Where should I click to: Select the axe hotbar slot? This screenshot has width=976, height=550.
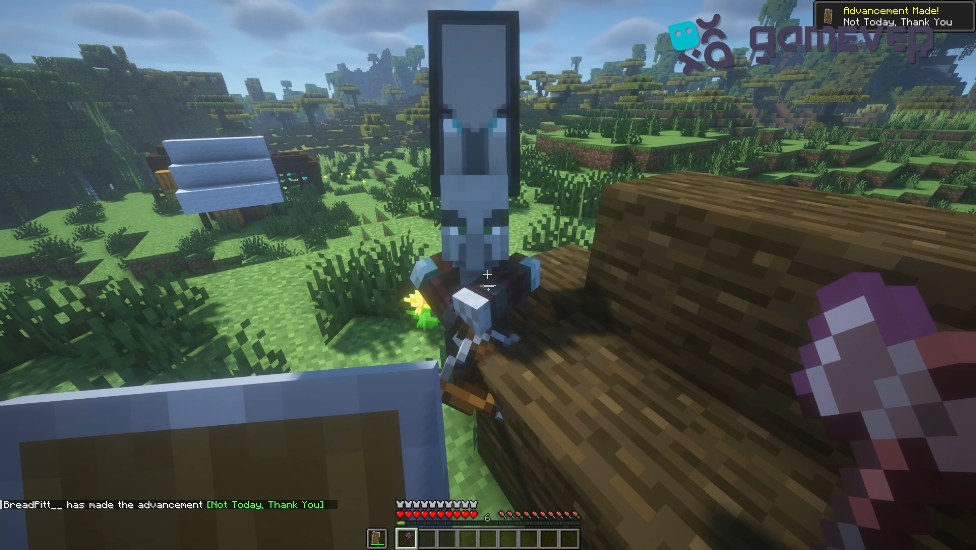pos(406,539)
